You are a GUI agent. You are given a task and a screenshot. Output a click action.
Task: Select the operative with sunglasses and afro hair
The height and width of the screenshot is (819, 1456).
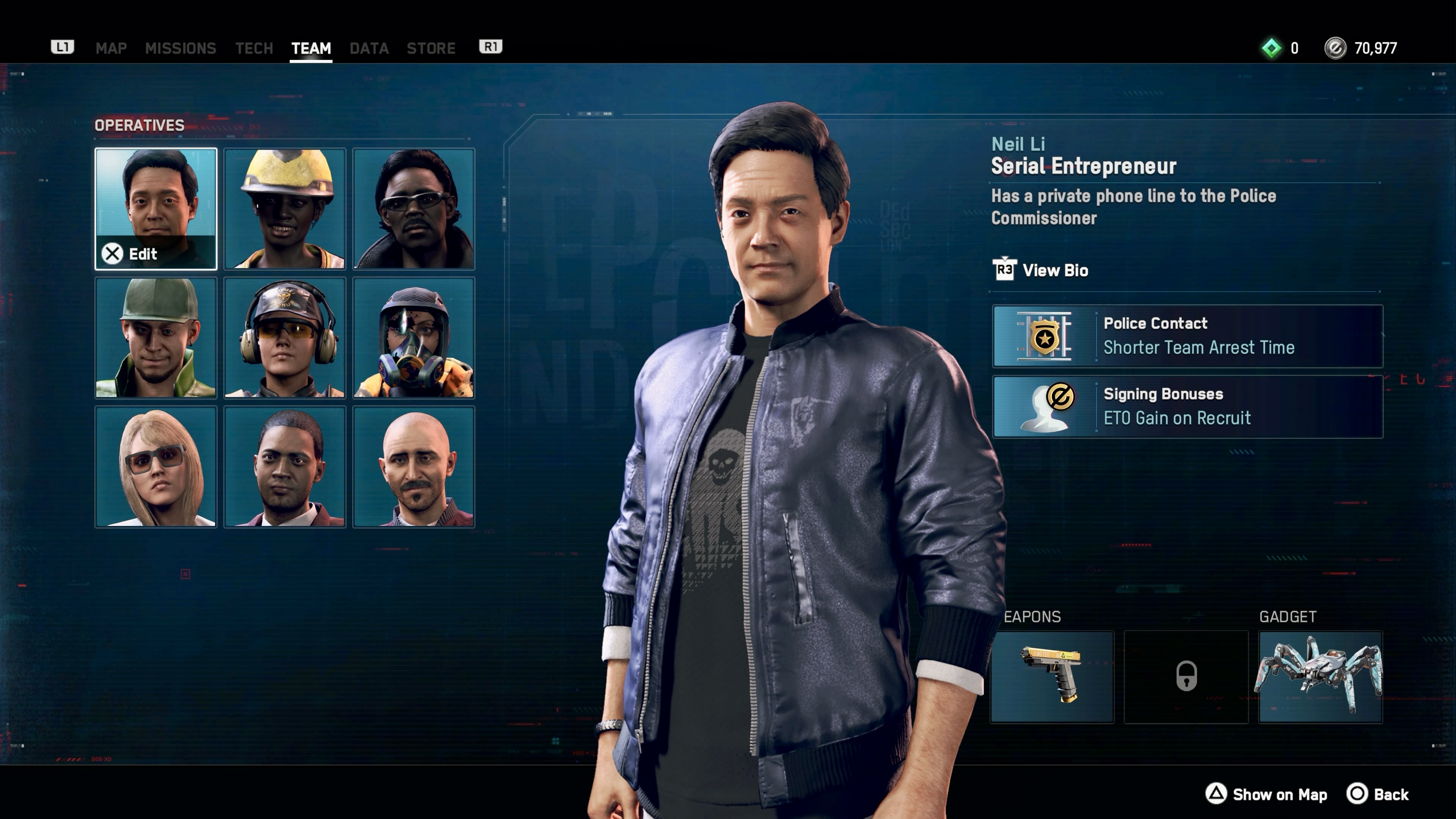tap(413, 209)
